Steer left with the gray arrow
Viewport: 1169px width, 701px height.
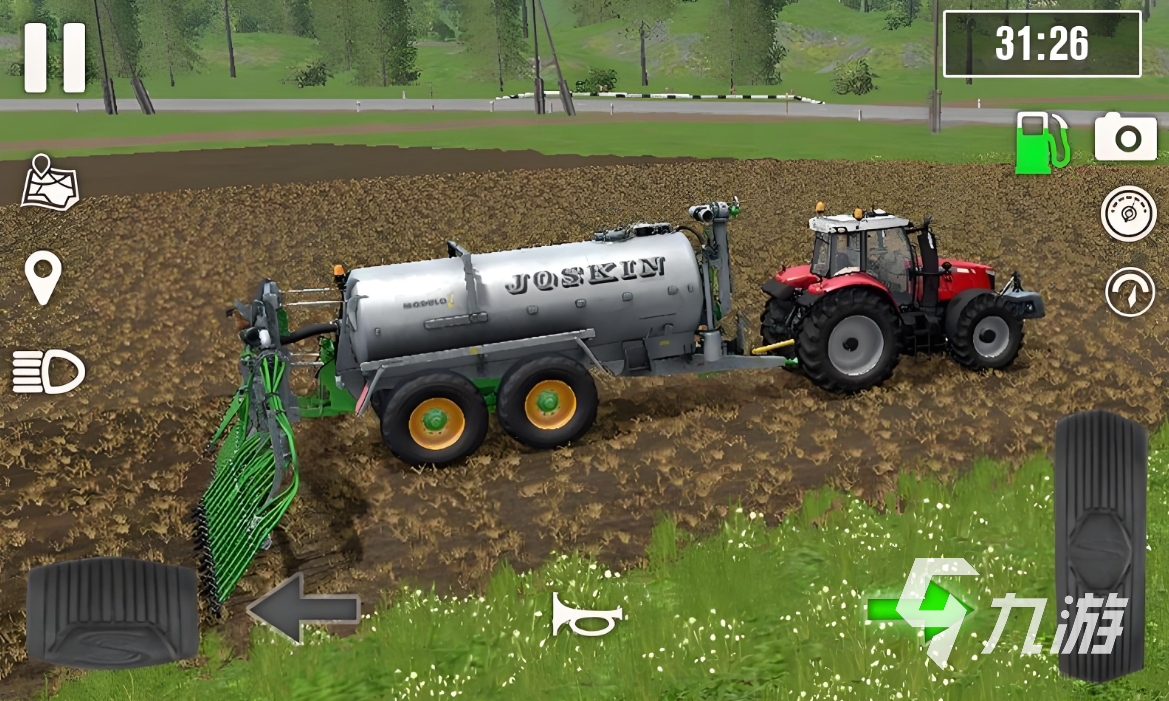pos(303,607)
